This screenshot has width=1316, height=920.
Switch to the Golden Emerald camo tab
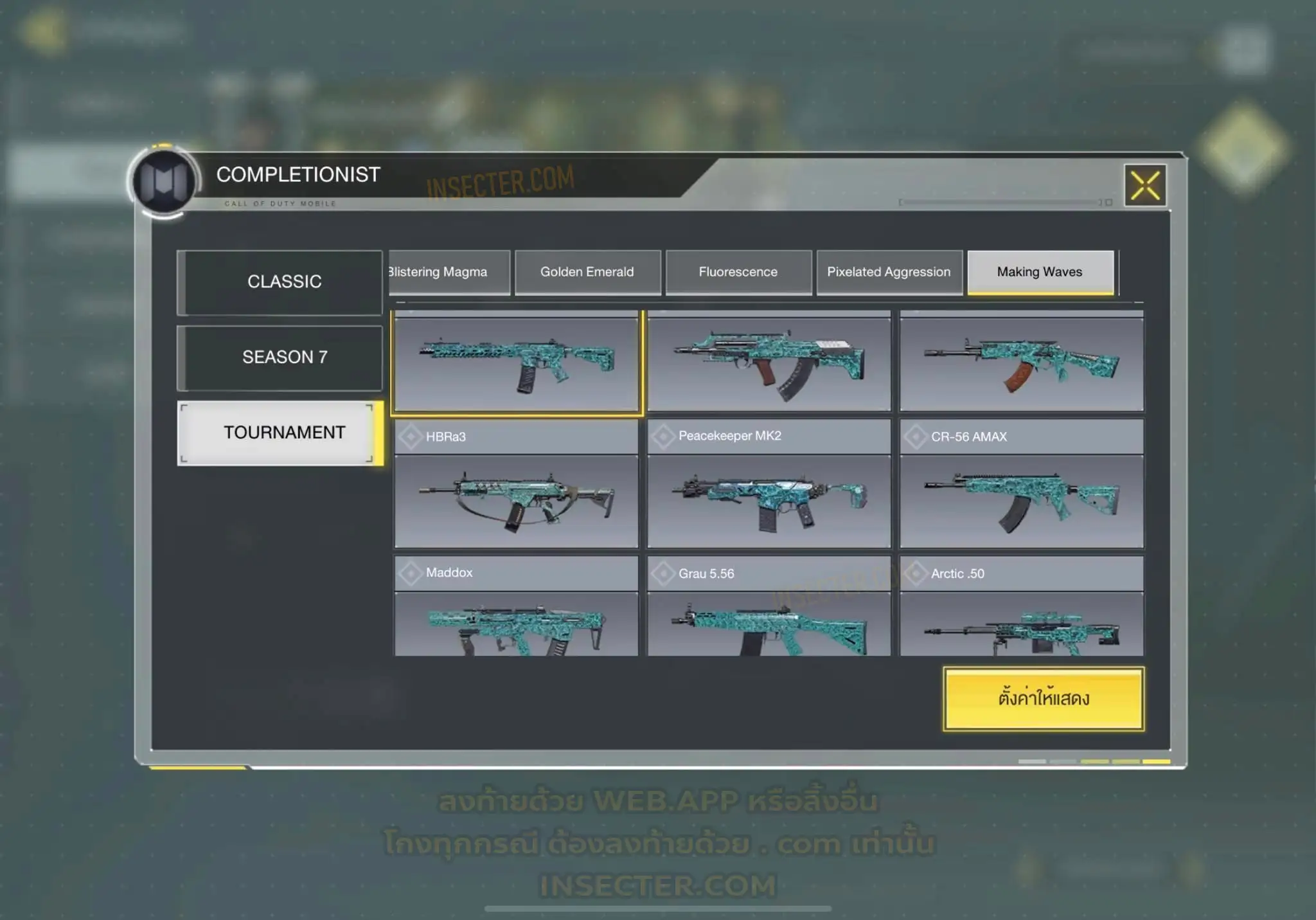[x=587, y=273]
